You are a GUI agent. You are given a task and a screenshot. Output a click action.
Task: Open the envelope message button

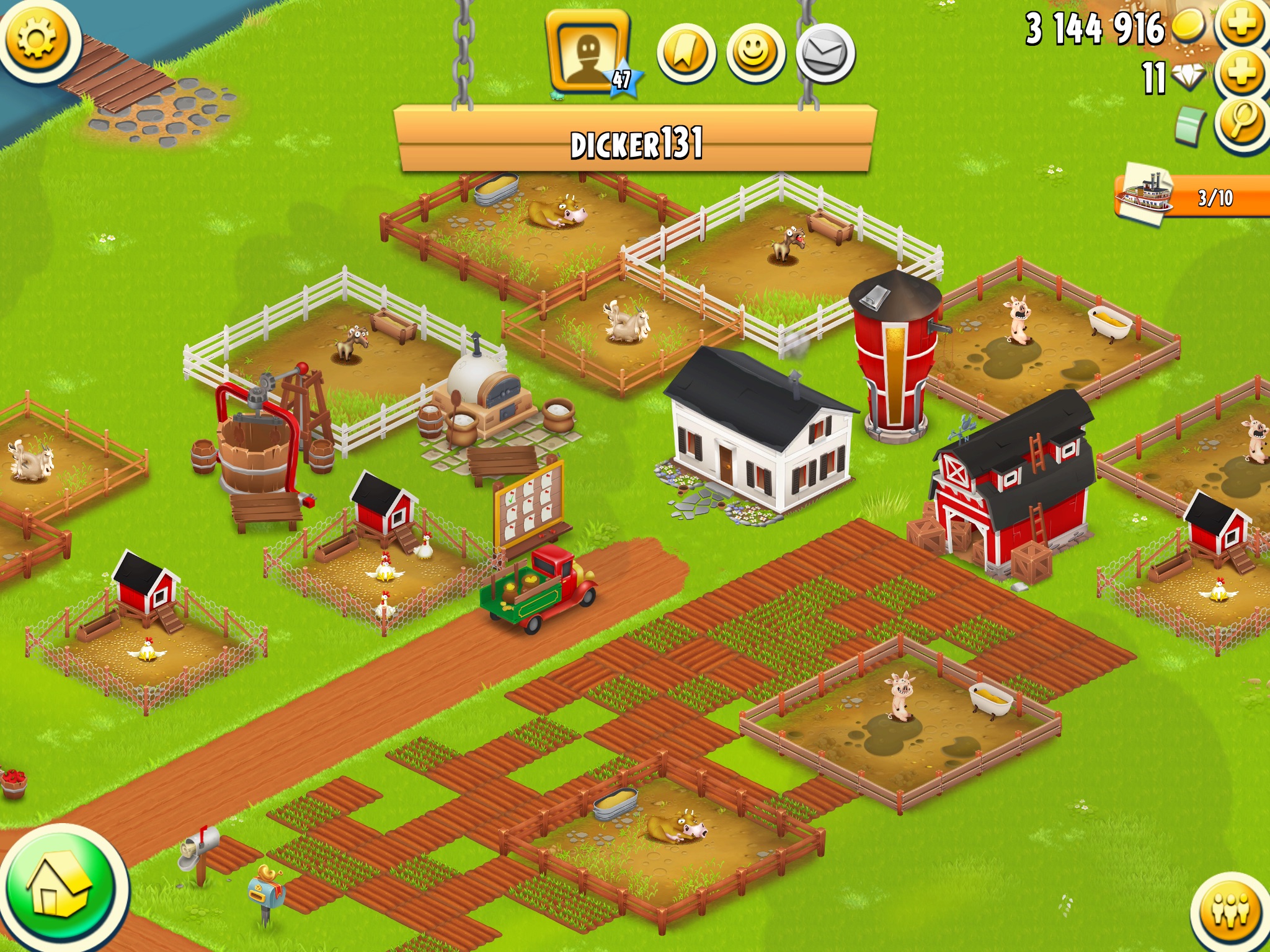[825, 55]
